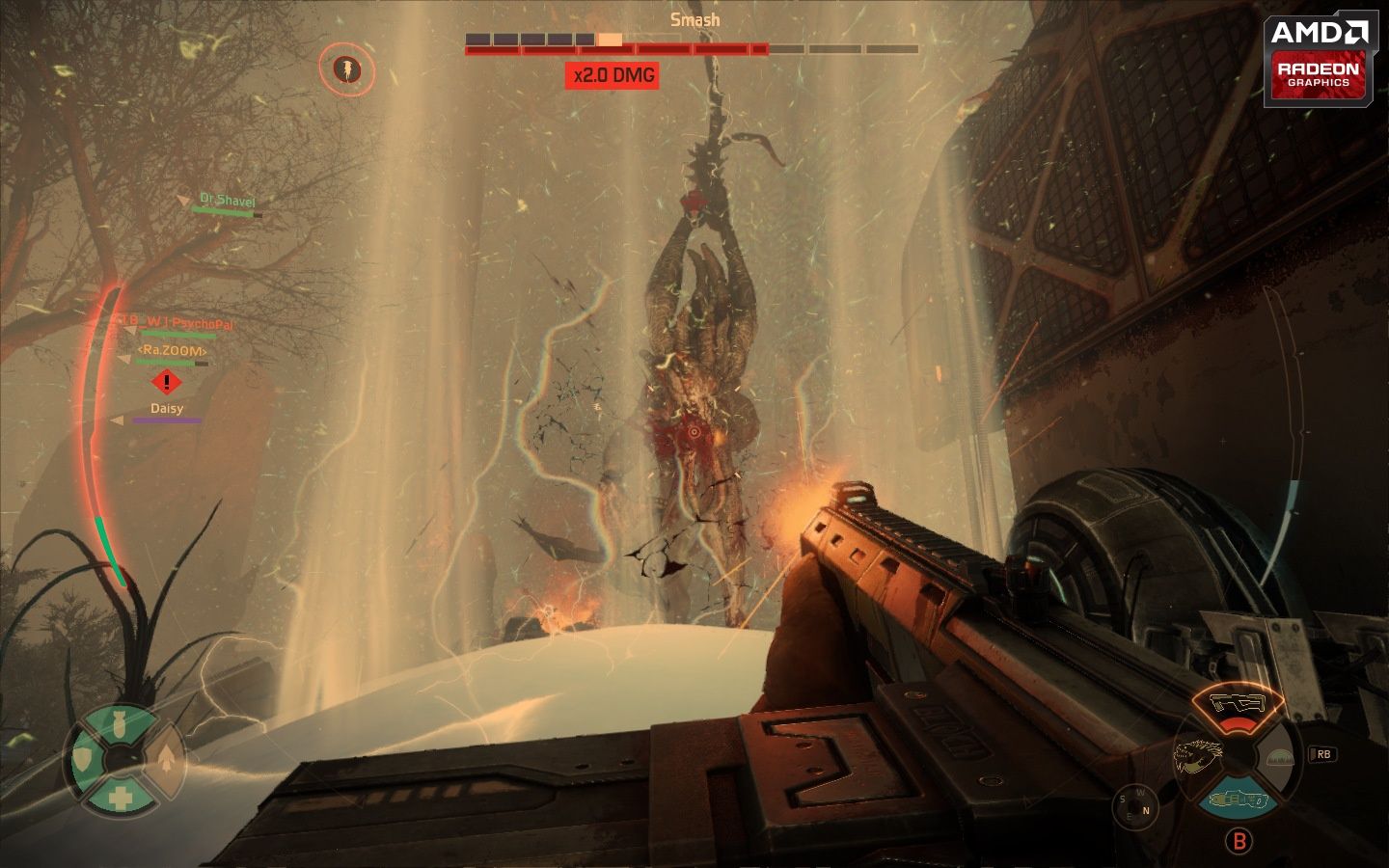
Task: Click the Smash boss name label
Action: (x=694, y=18)
